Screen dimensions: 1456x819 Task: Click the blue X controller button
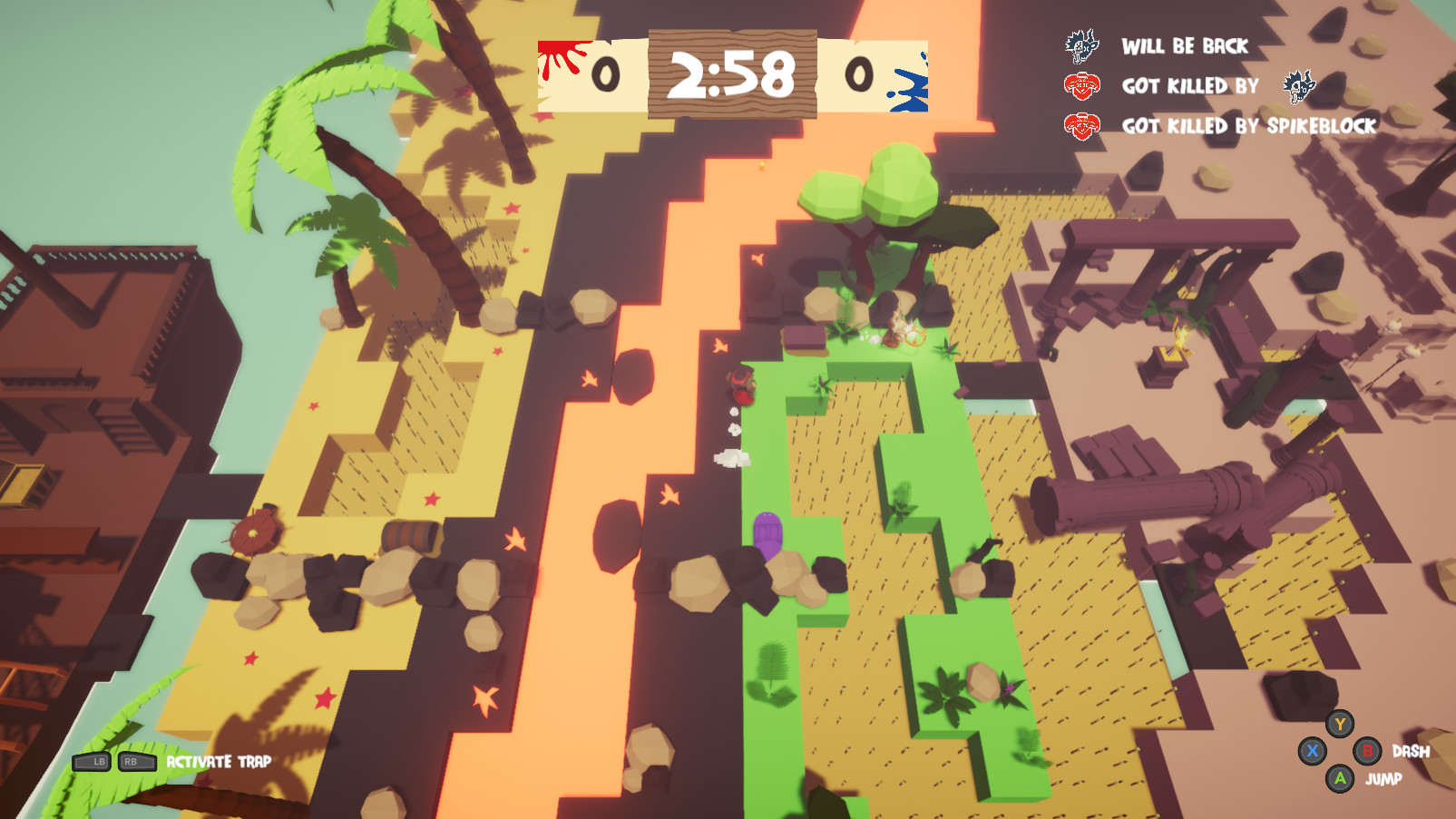[x=1314, y=751]
